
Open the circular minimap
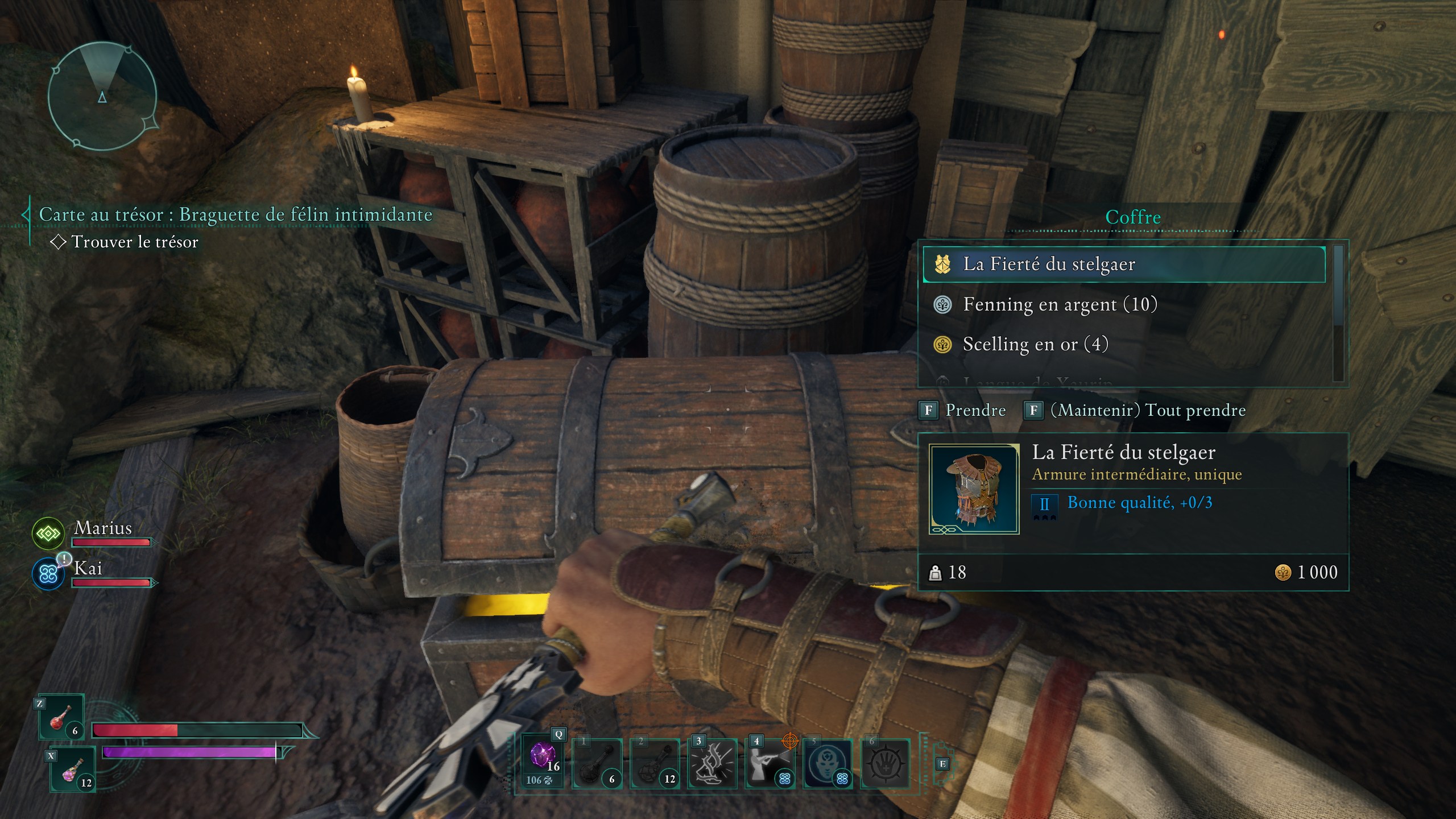point(102,96)
